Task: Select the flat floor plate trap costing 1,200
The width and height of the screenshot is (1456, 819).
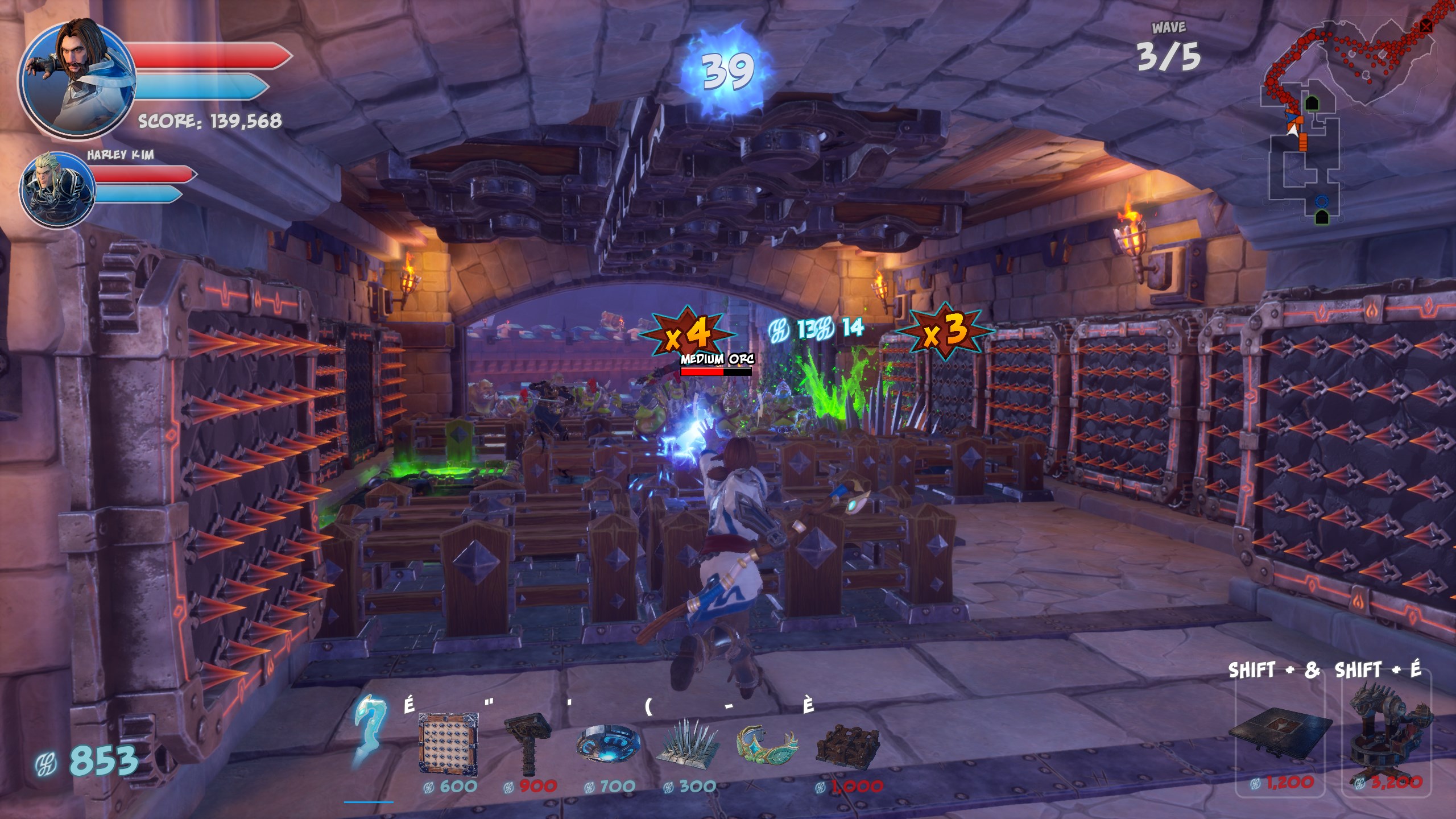Action: click(x=1281, y=733)
